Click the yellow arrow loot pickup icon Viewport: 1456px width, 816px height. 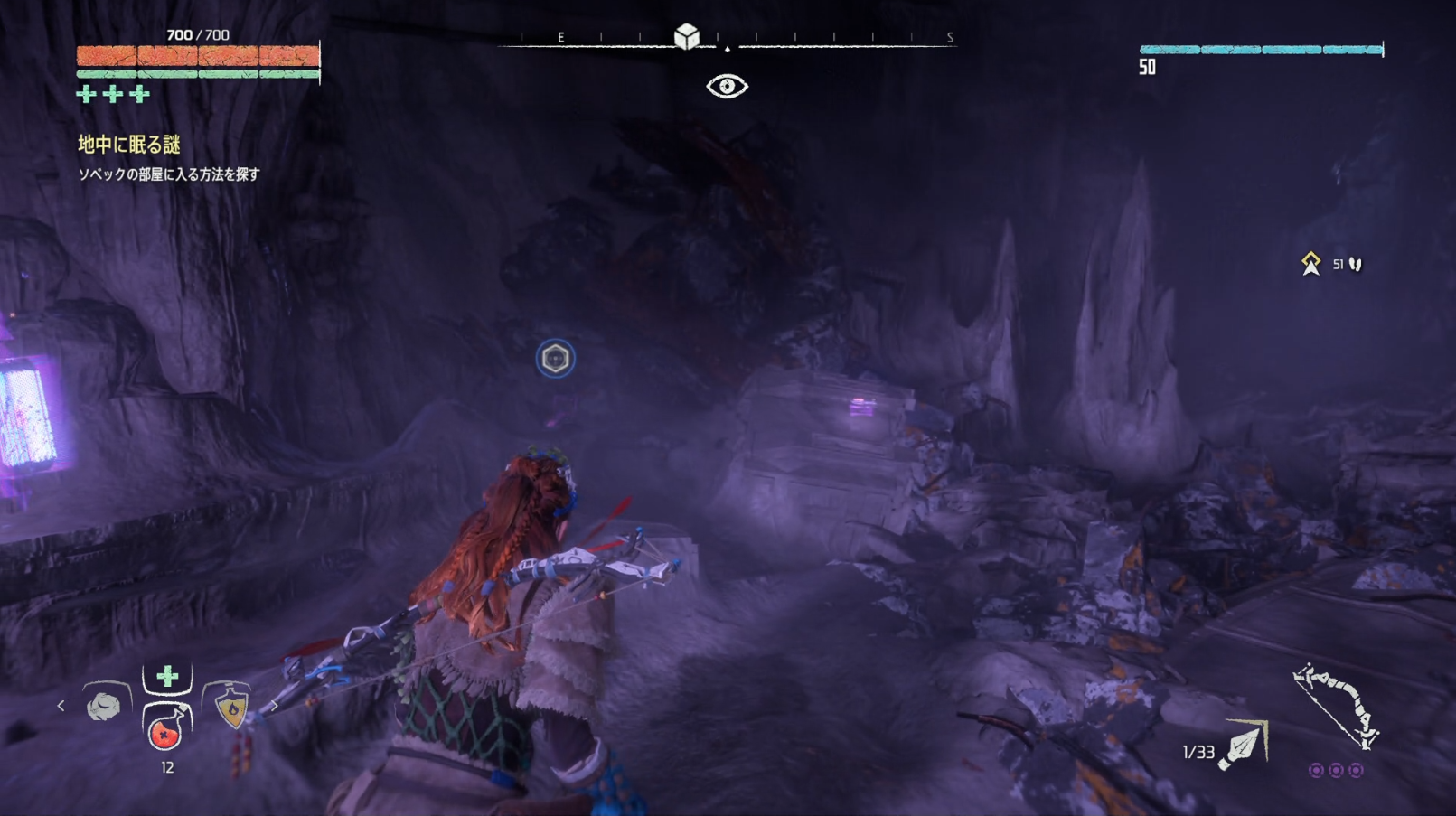pyautogui.click(x=1310, y=264)
